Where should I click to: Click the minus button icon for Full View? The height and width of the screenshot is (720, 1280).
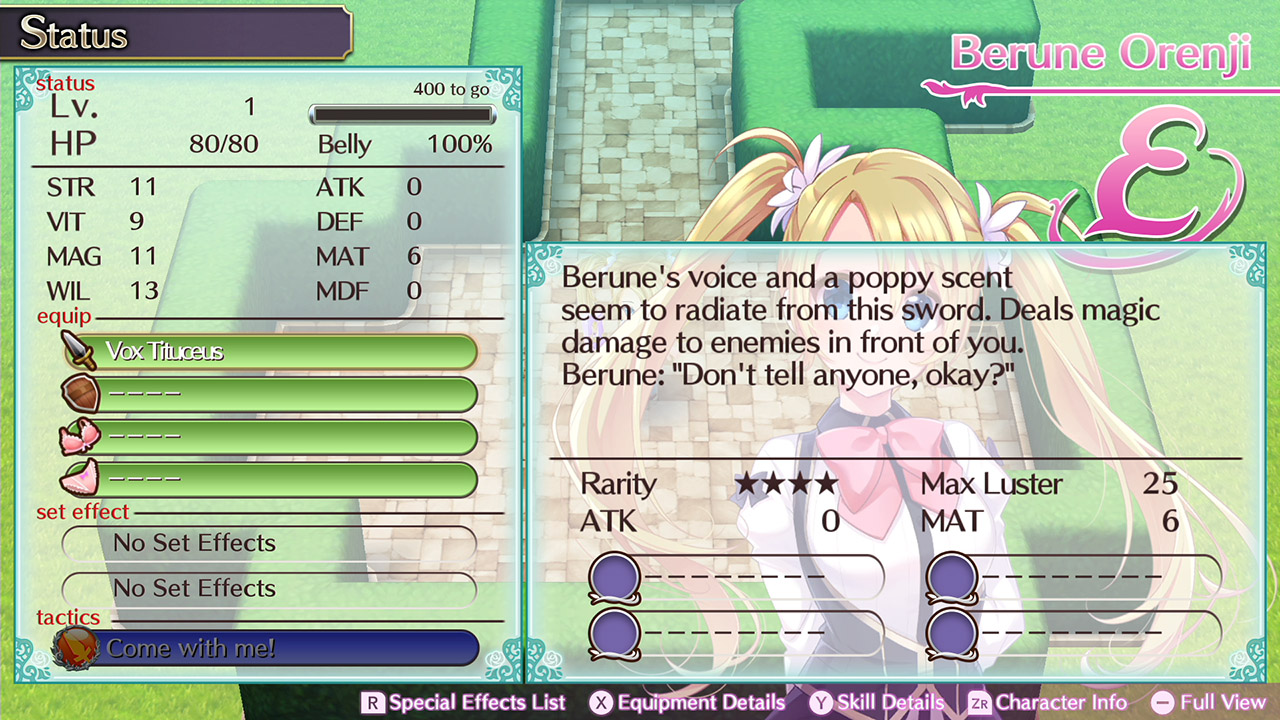click(1163, 703)
